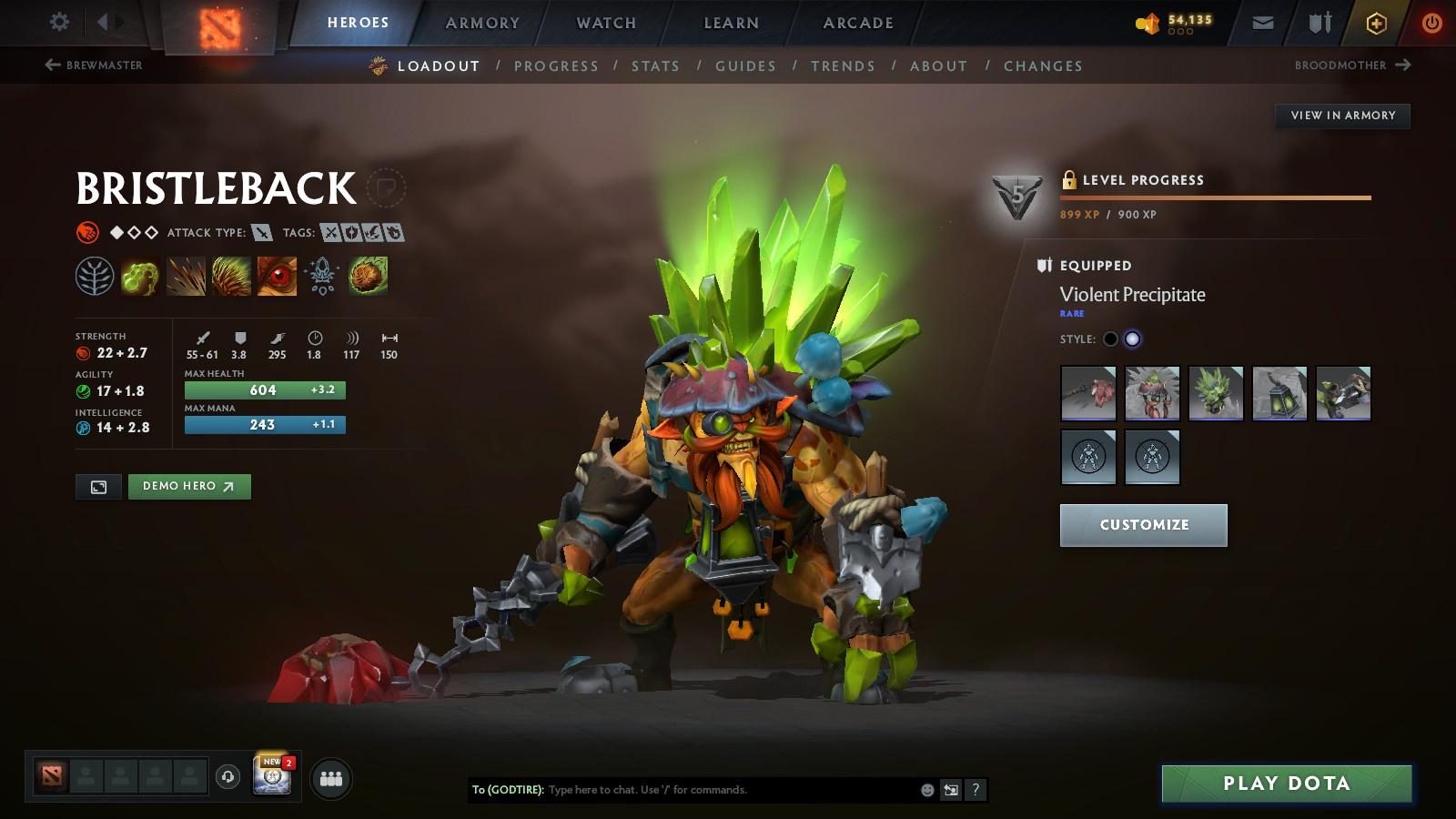
Task: Open the Watch menu item
Action: click(604, 24)
